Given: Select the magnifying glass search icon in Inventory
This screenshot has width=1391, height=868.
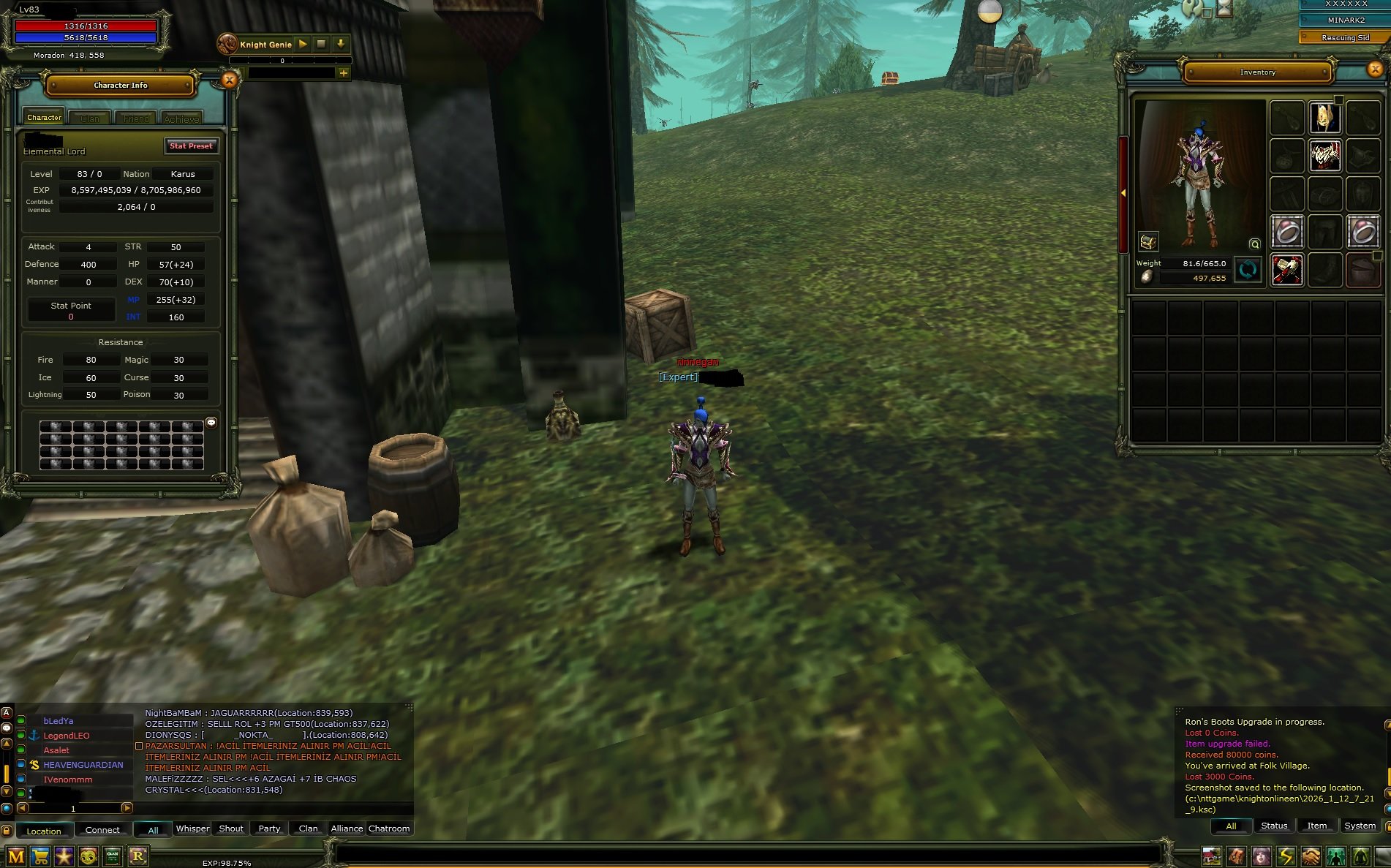Looking at the screenshot, I should pyautogui.click(x=1254, y=245).
